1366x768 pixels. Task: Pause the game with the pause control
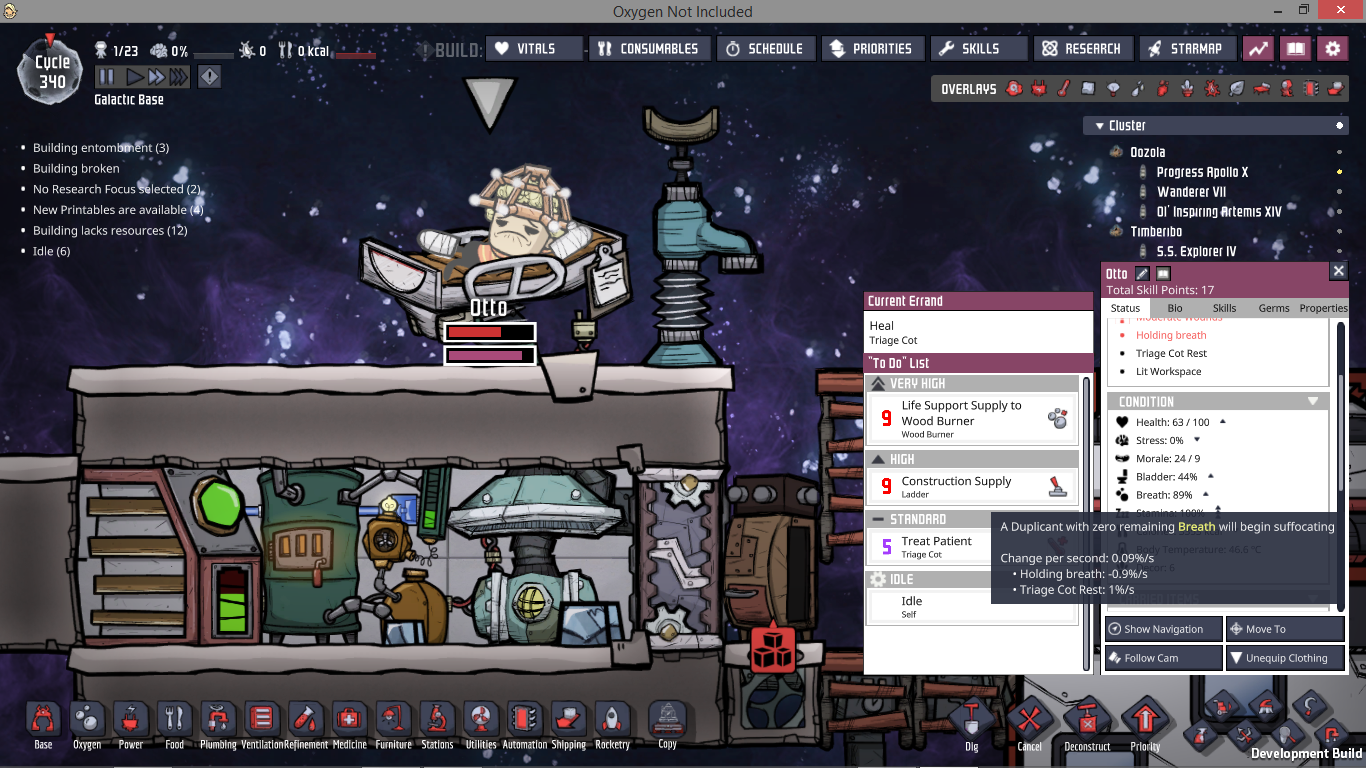[x=104, y=77]
